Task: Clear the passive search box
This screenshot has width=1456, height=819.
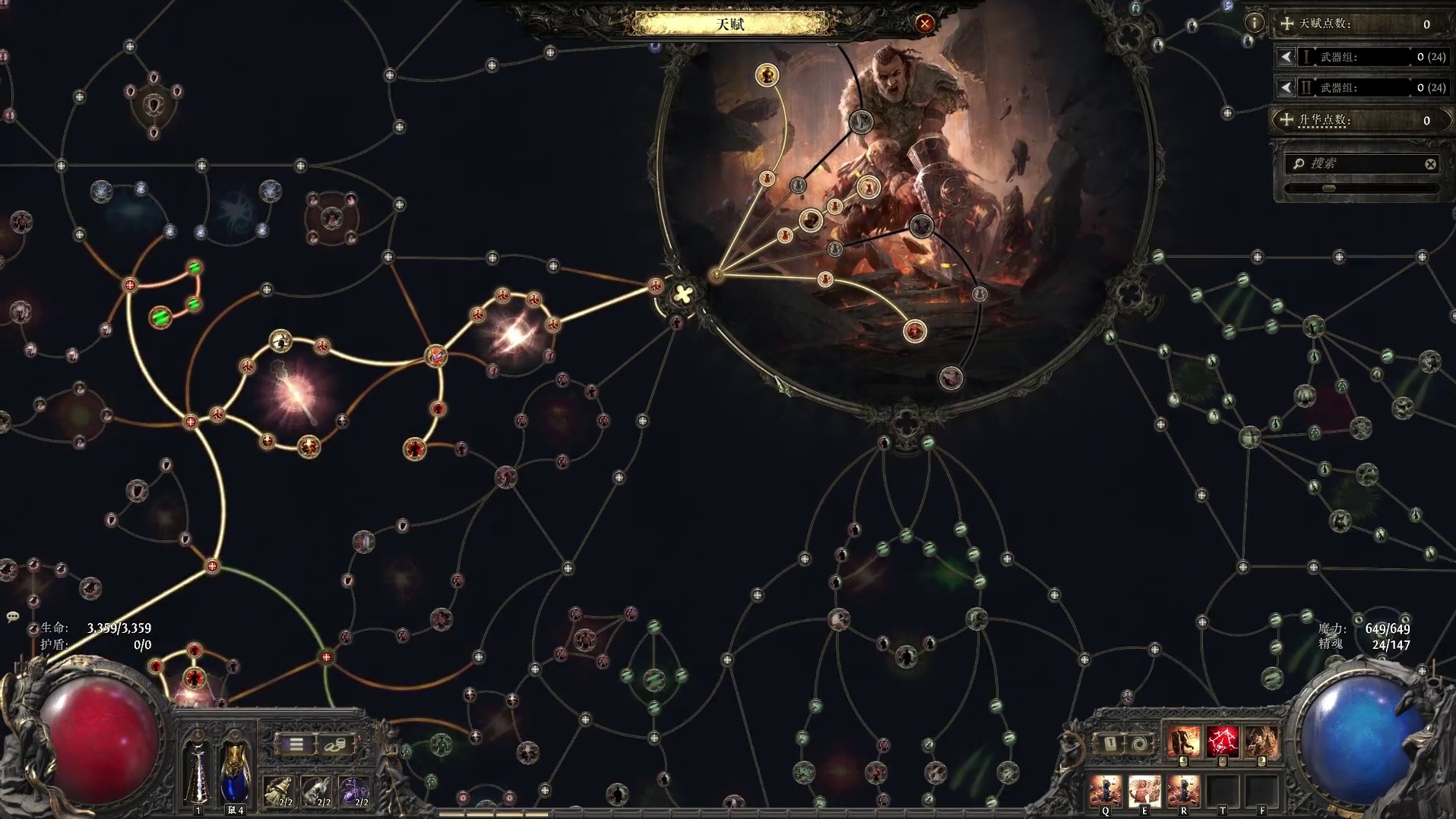Action: [x=1430, y=164]
